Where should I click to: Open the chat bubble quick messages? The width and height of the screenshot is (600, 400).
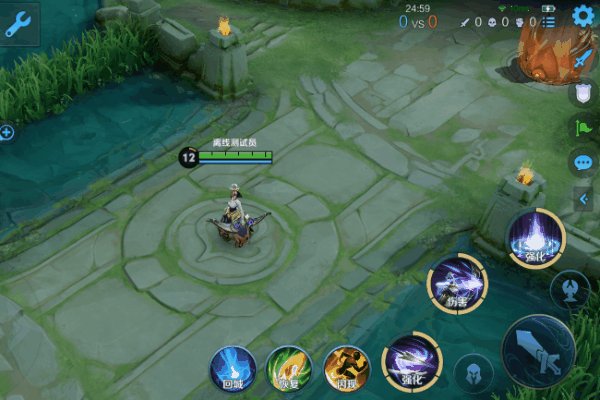tap(584, 162)
